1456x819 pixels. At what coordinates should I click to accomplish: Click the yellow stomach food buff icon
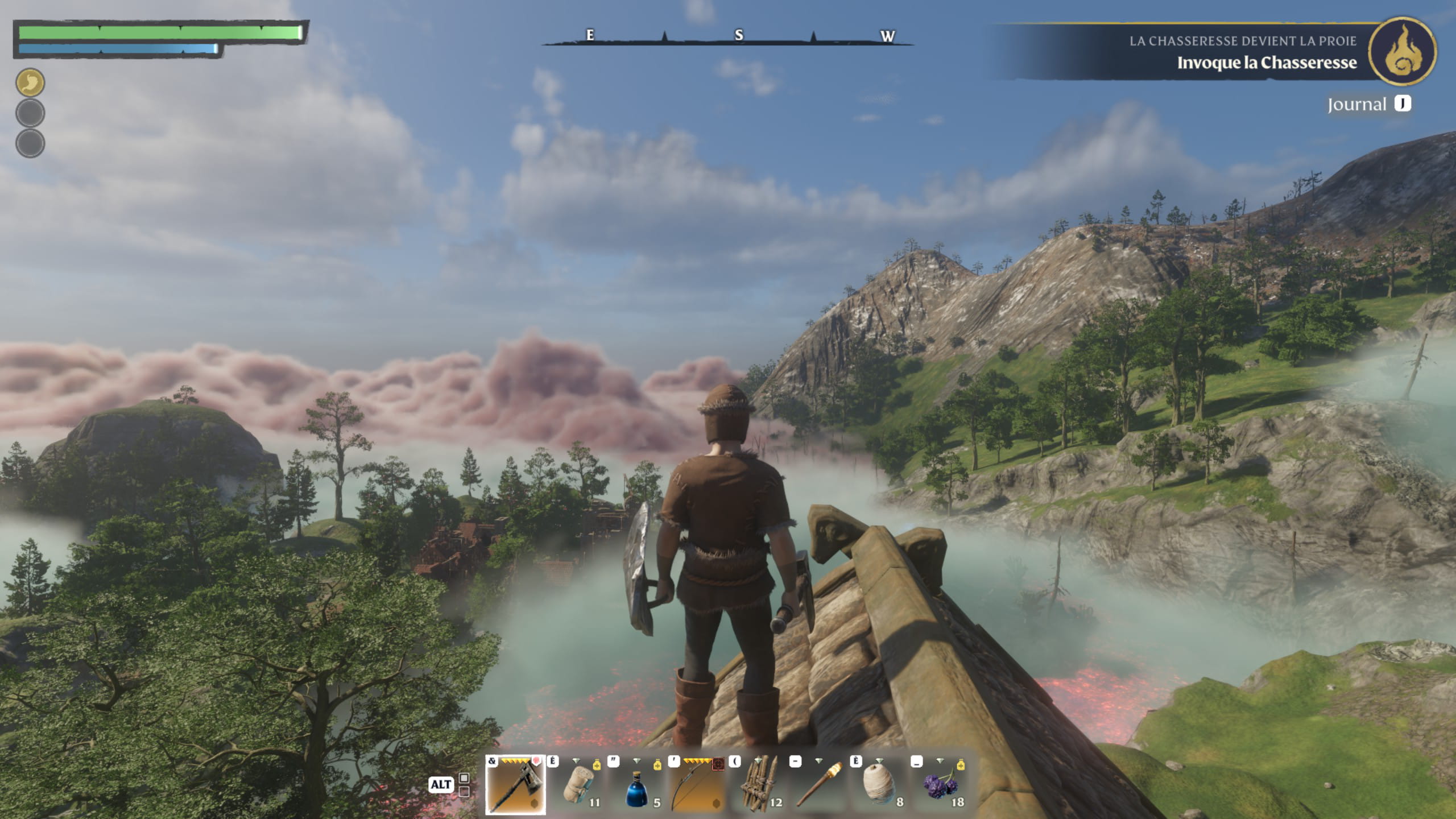click(x=30, y=82)
